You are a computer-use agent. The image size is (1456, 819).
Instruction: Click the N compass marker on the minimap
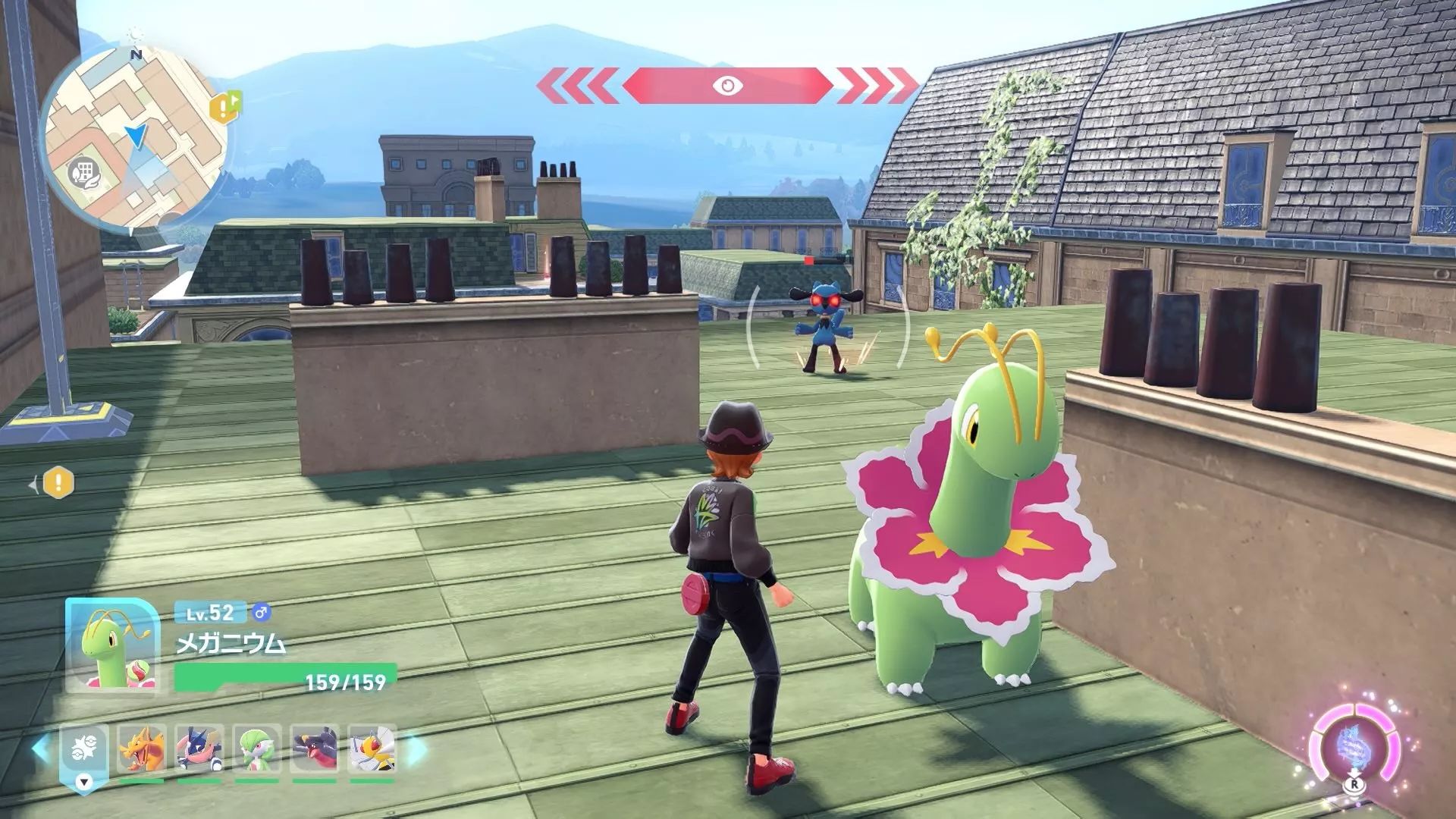[x=135, y=55]
